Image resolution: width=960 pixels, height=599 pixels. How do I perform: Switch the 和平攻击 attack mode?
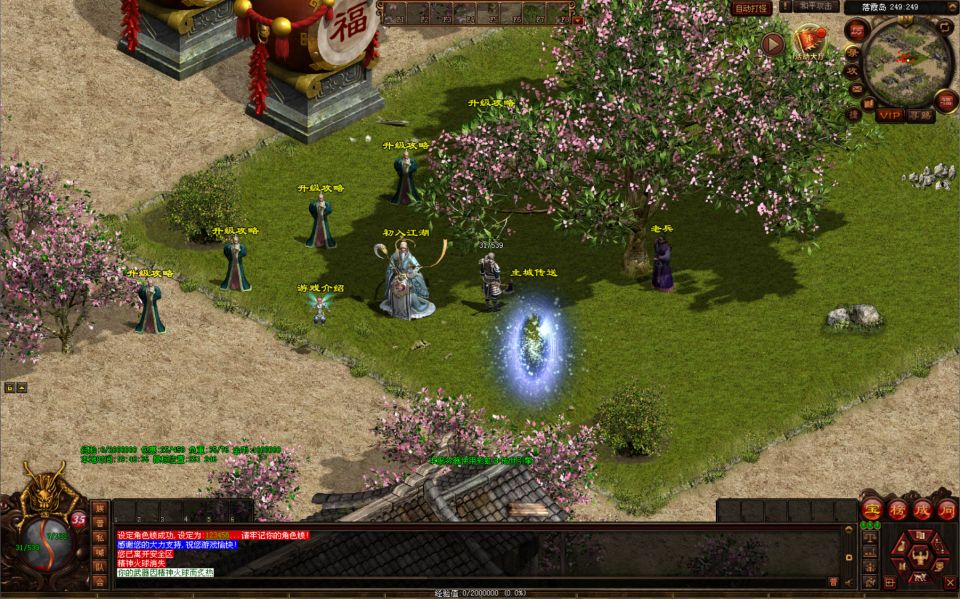[817, 6]
